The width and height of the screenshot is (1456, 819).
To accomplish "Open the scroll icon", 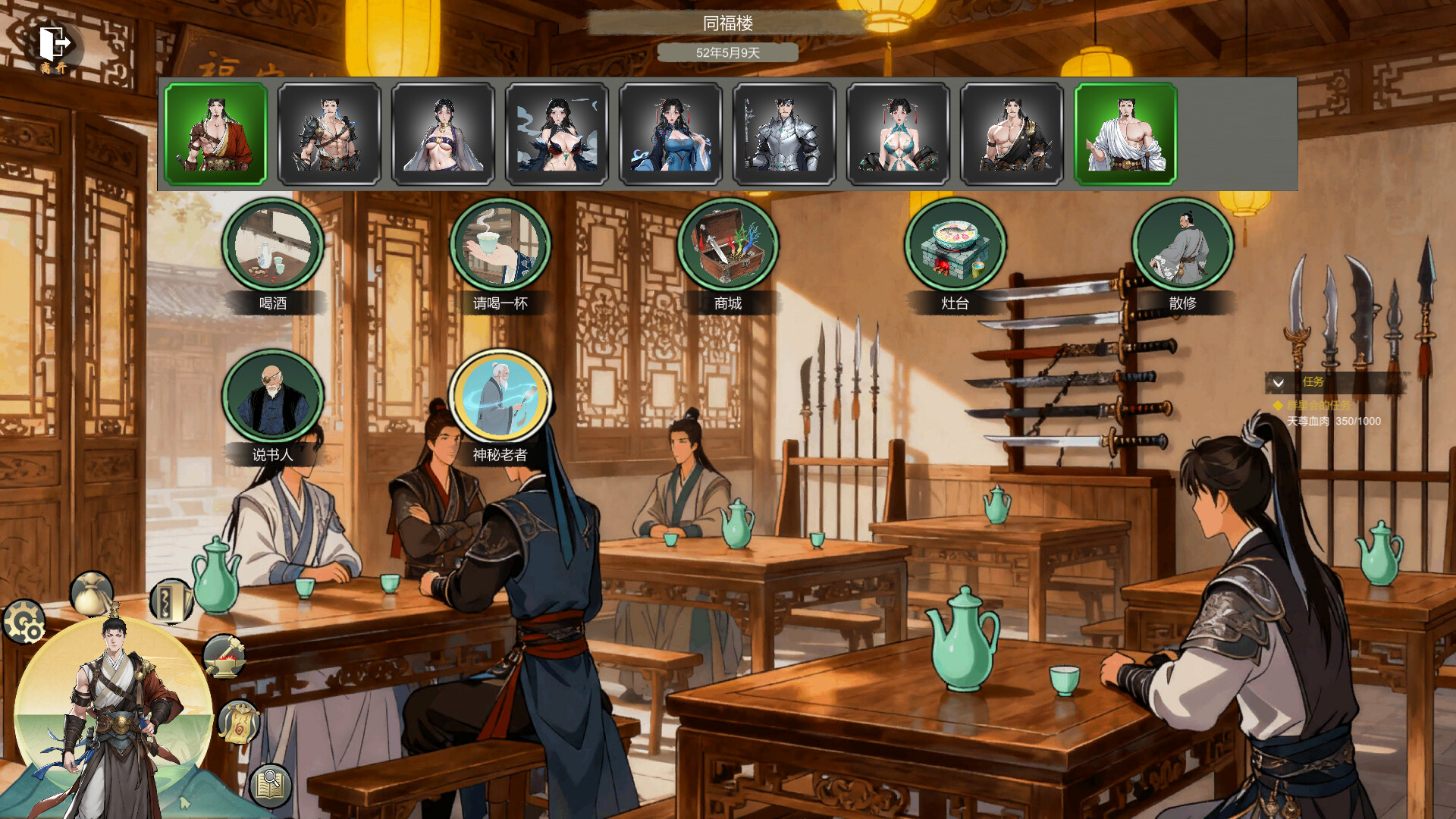I will tap(239, 722).
